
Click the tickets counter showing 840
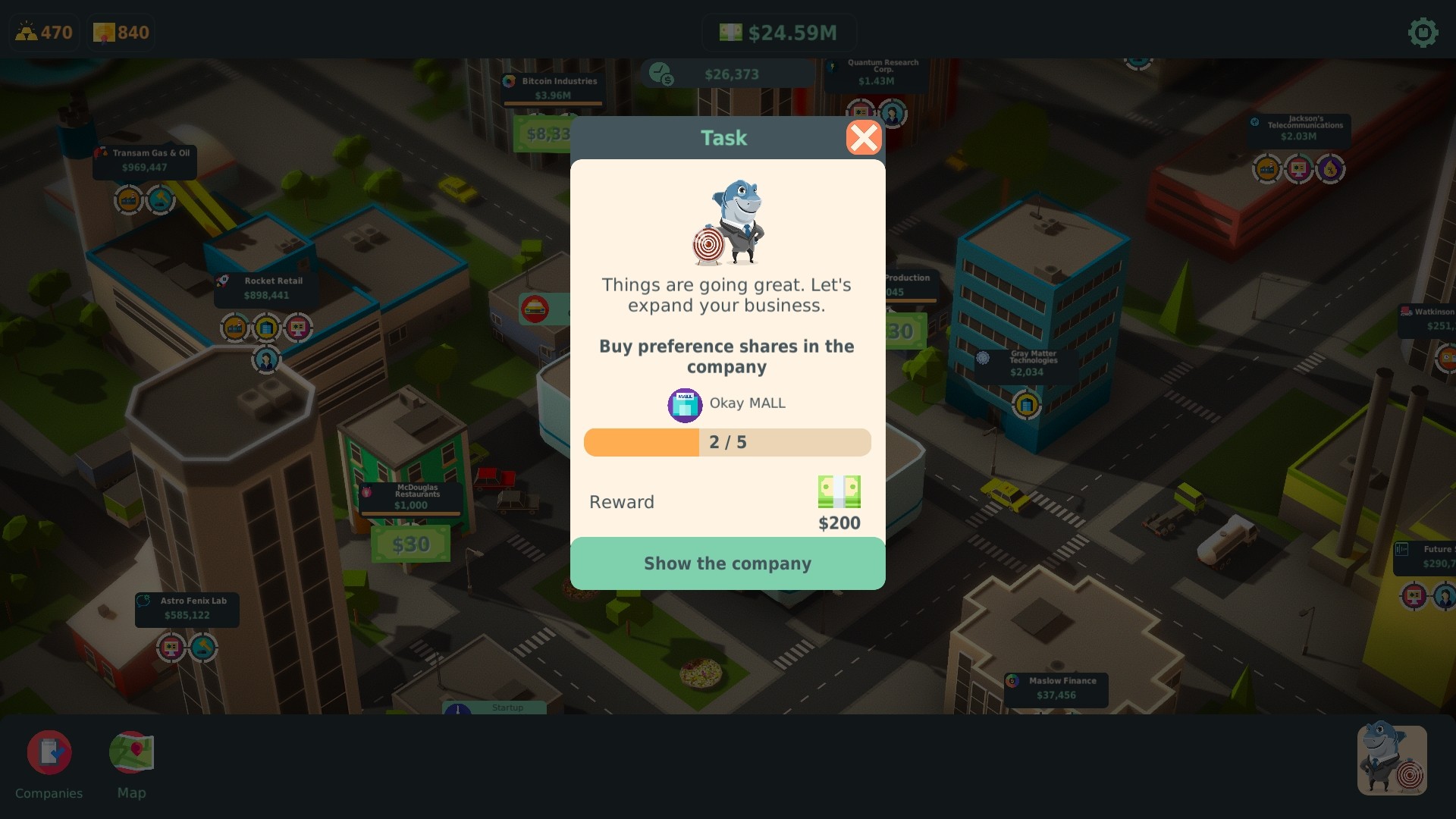(x=120, y=32)
